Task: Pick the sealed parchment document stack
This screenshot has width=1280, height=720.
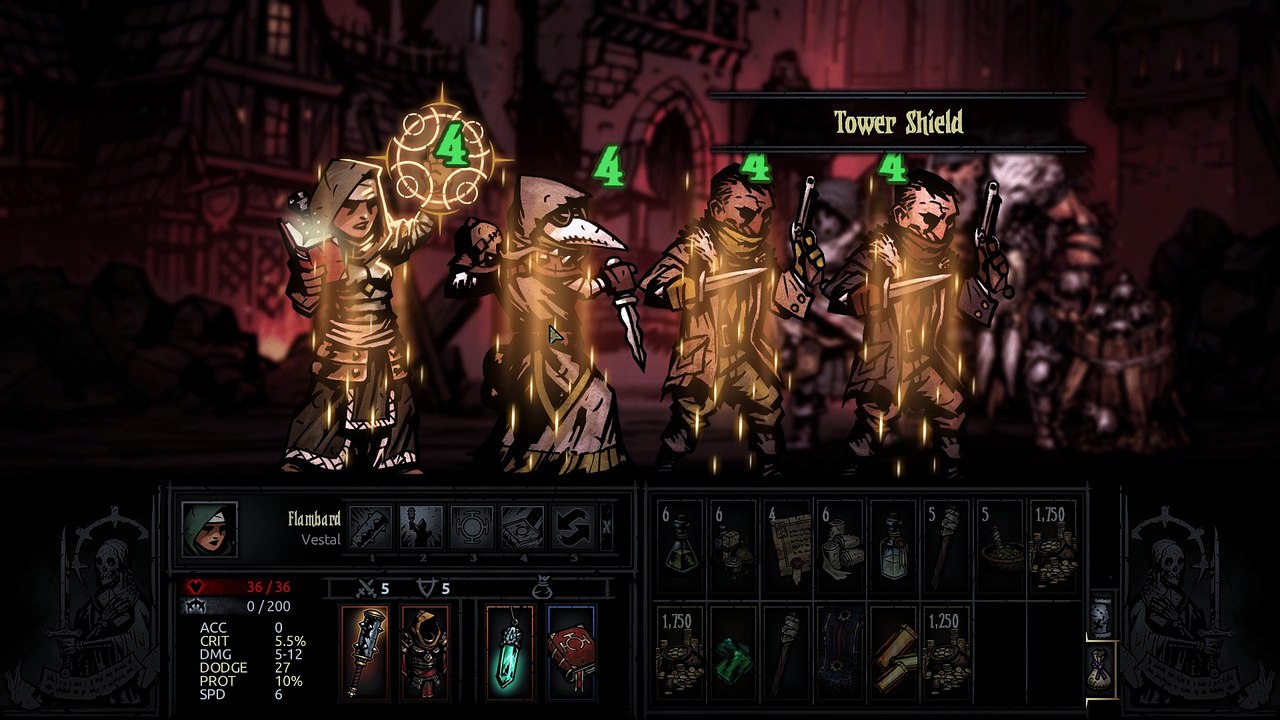Action: pos(787,546)
